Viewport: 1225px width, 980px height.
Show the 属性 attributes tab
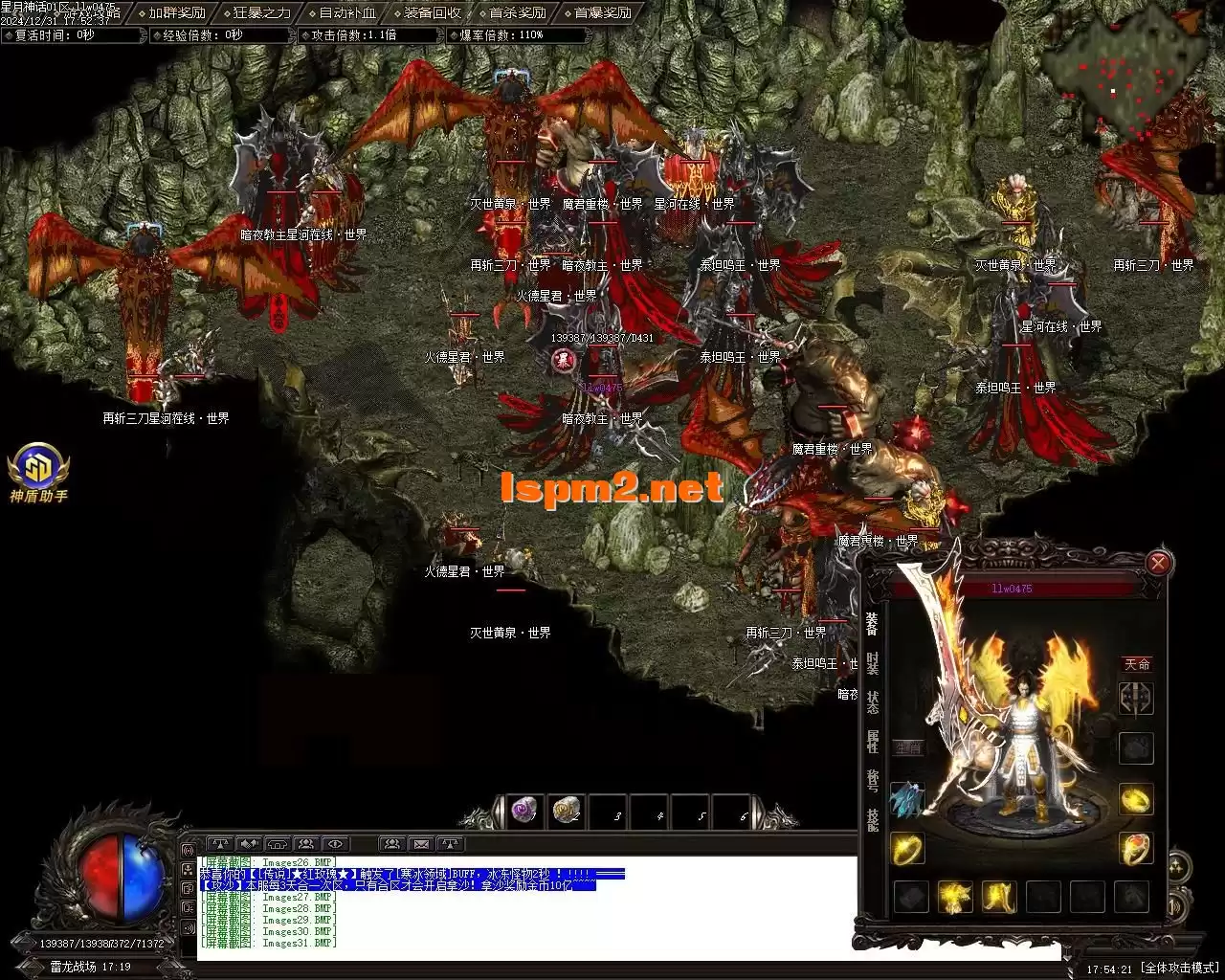872,742
